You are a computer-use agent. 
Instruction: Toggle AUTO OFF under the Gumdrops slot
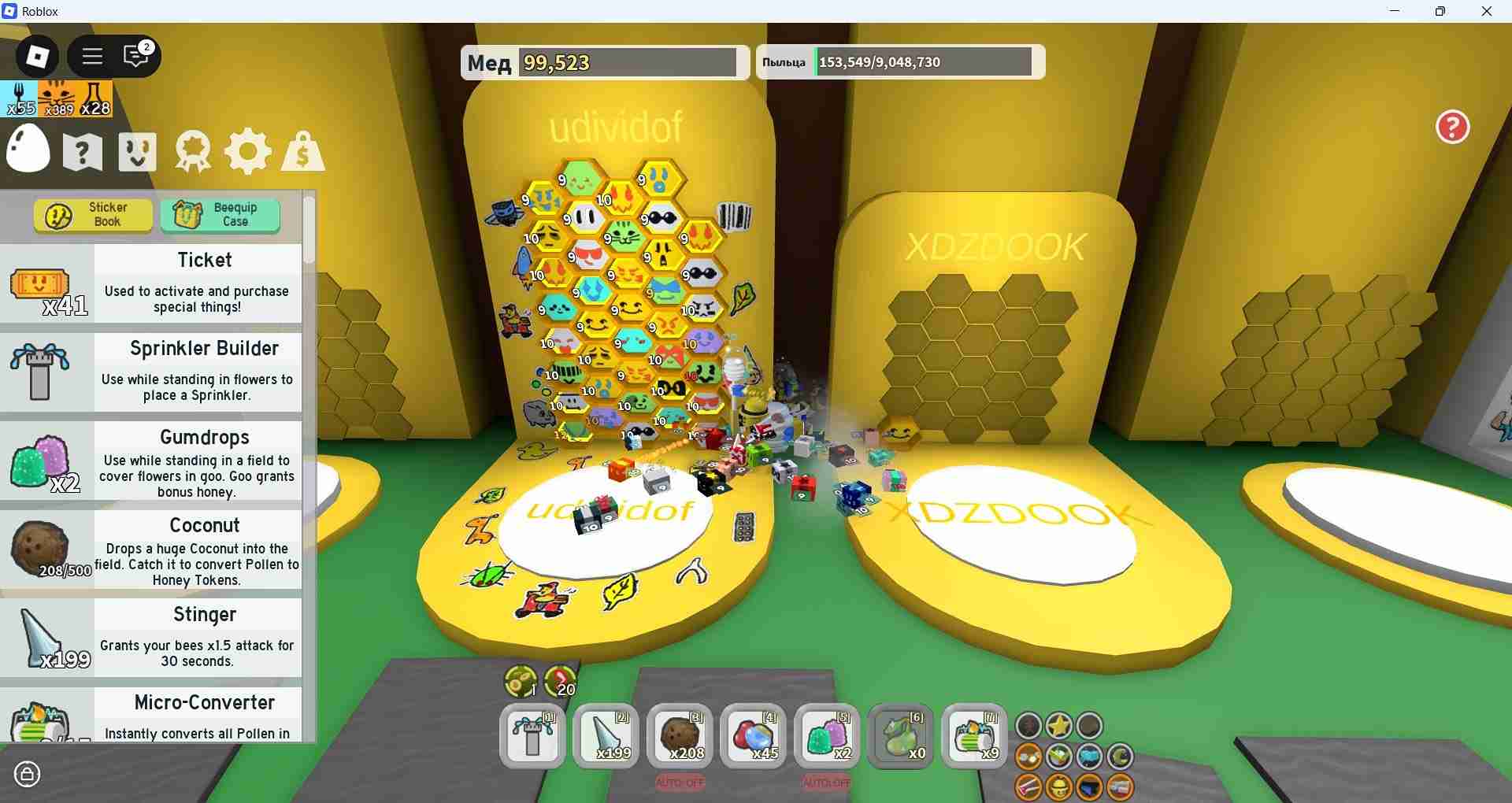826,783
